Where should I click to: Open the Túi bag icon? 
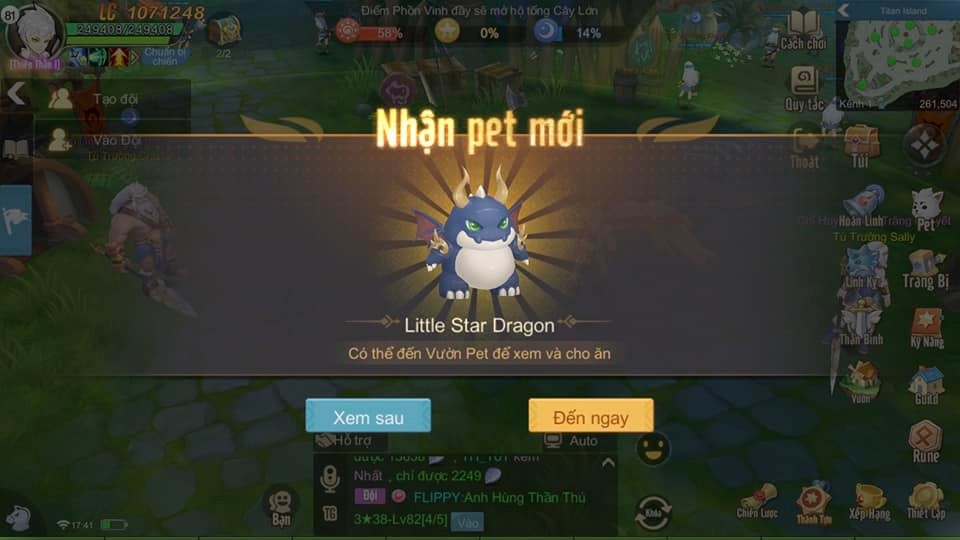tap(860, 144)
